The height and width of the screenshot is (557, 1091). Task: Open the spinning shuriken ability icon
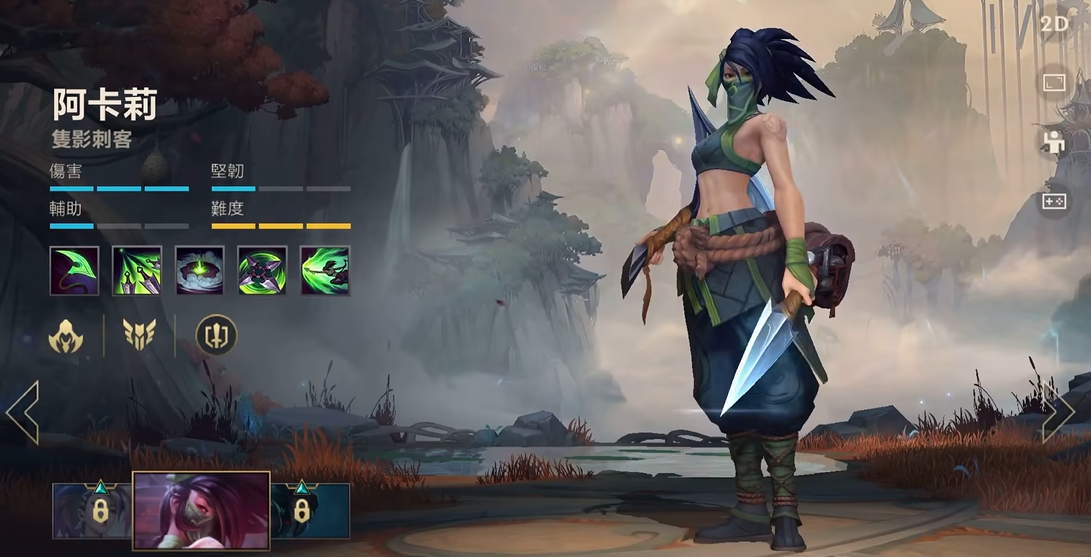(x=262, y=270)
